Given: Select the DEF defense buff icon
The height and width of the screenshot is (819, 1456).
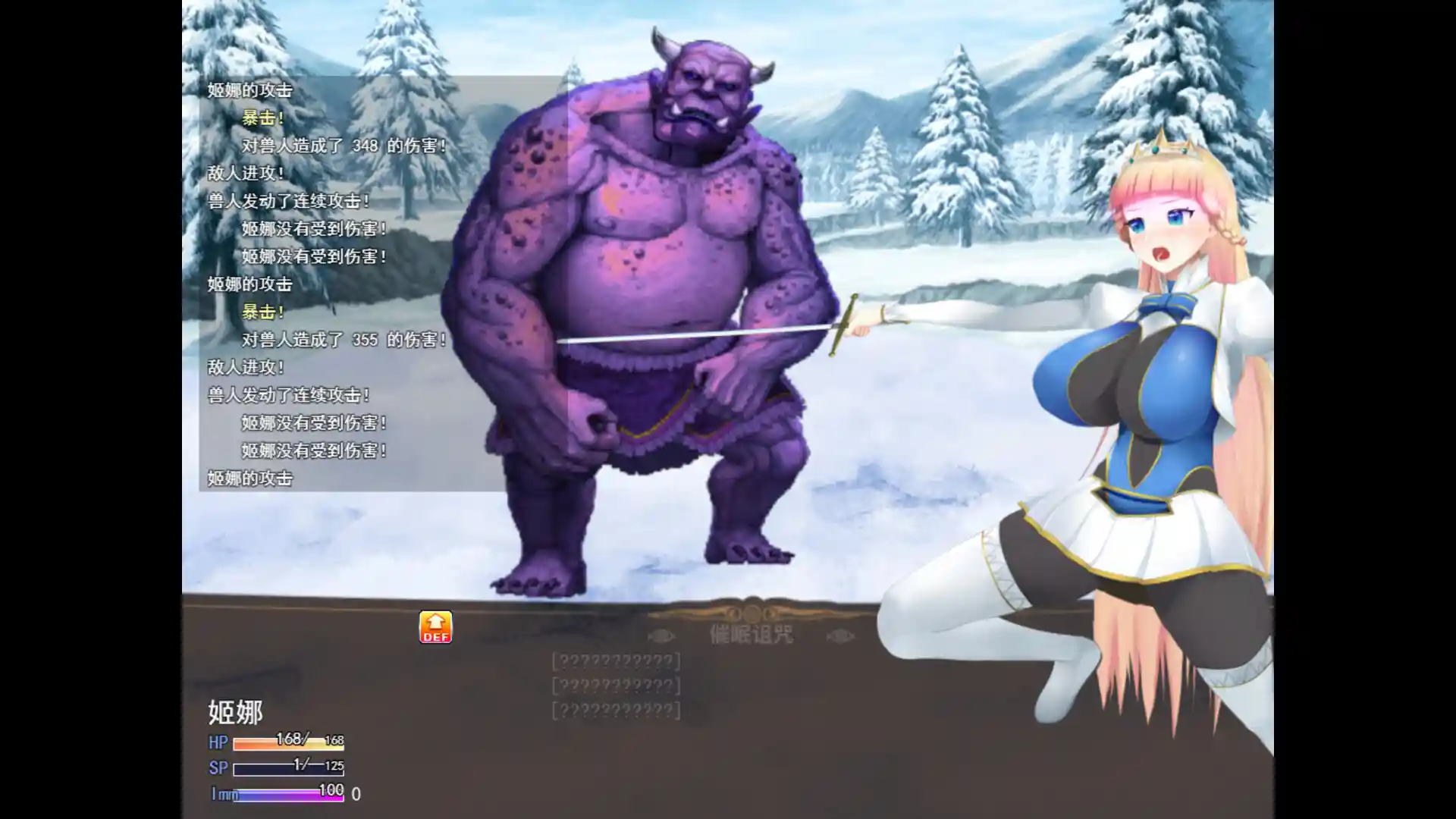Looking at the screenshot, I should 436,626.
